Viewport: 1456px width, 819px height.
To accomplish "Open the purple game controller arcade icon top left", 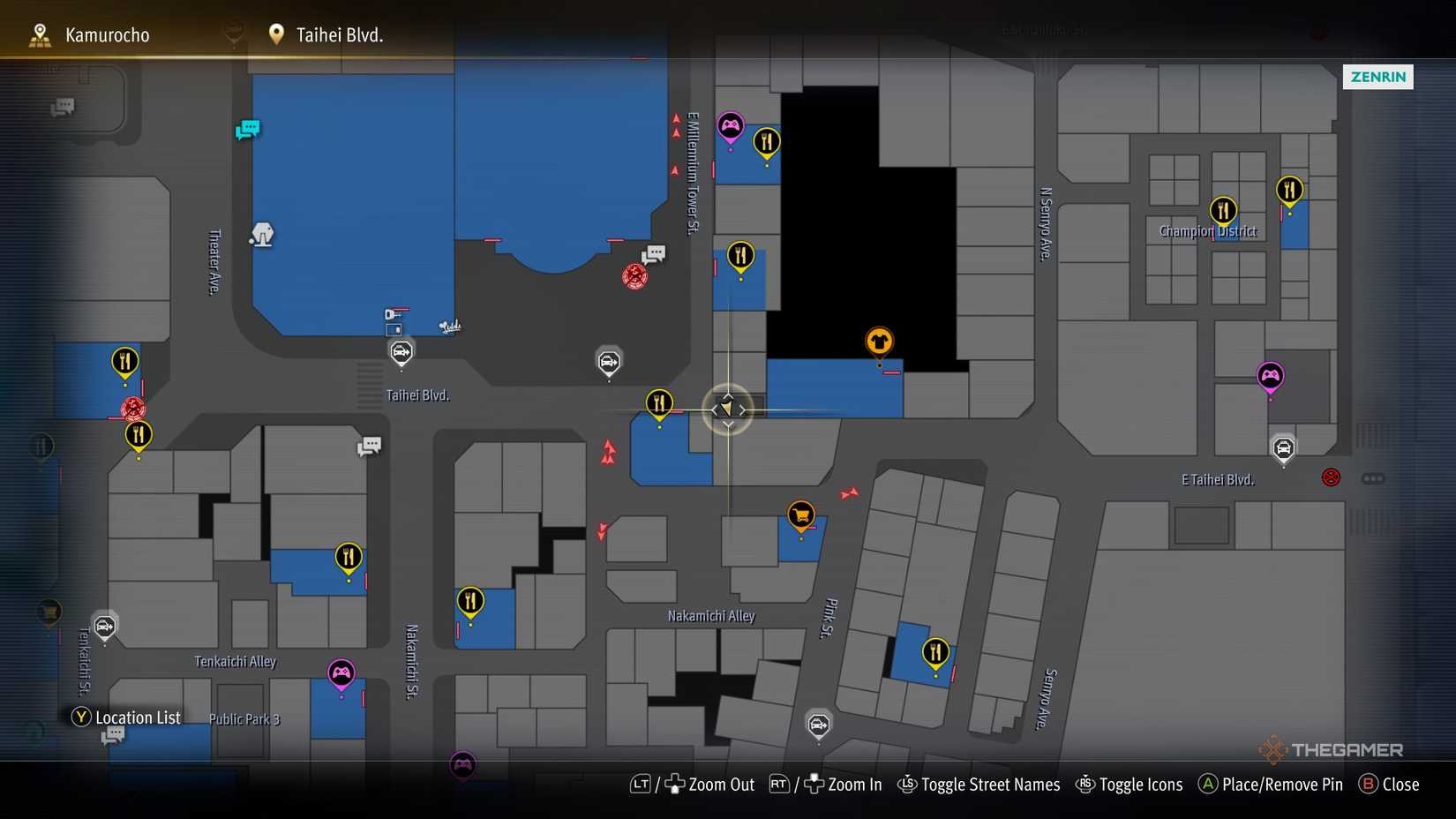I will (730, 125).
